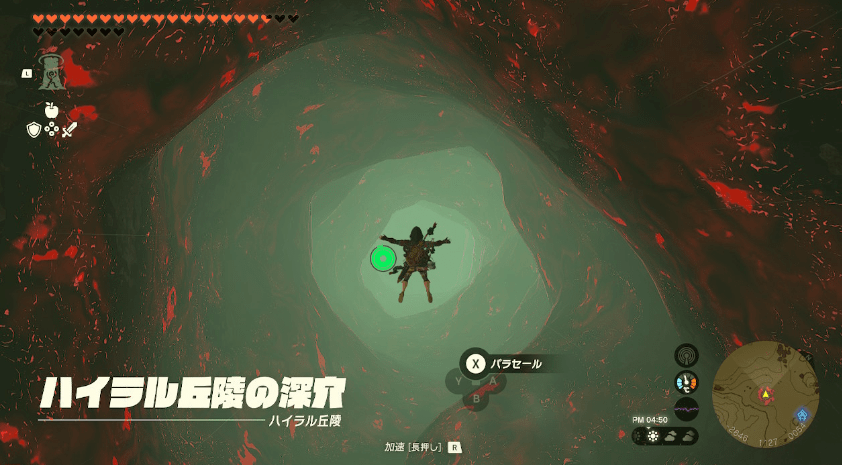This screenshot has height=465, width=842.
Task: Click the blue shrine marker on minimap
Action: tap(802, 414)
